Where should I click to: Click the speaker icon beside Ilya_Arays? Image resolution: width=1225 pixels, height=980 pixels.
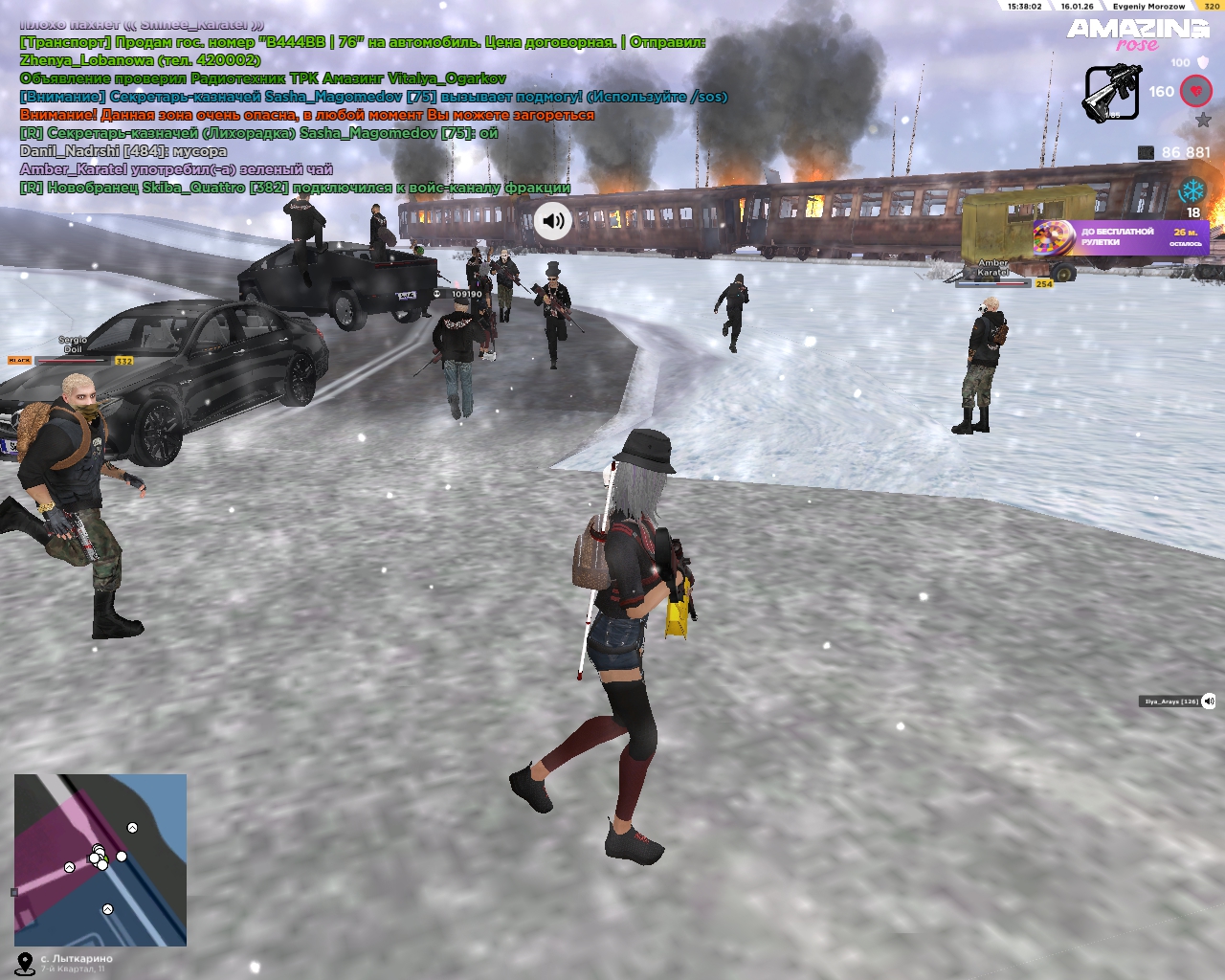(1209, 702)
